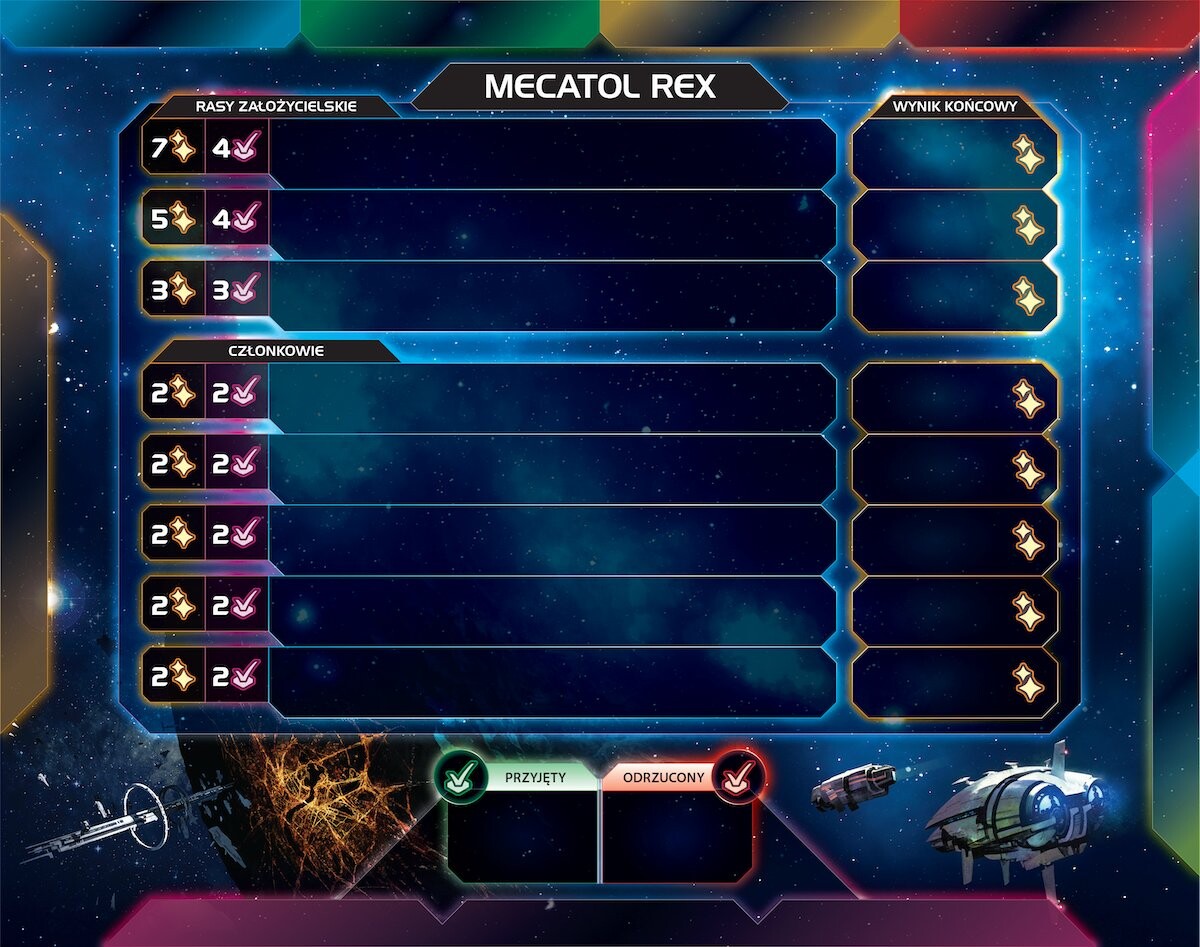Choose the founding race row with 3 votes
Viewport: 1200px width, 947px height.
click(550, 295)
